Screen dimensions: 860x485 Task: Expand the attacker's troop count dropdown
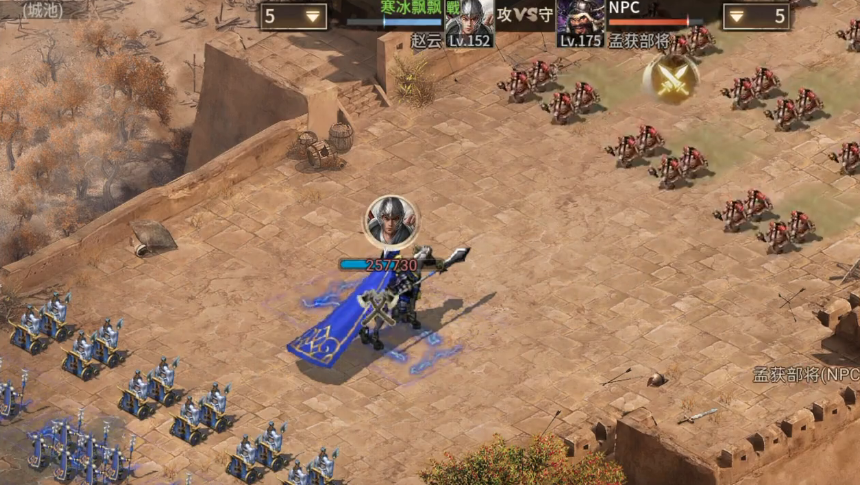coord(312,16)
